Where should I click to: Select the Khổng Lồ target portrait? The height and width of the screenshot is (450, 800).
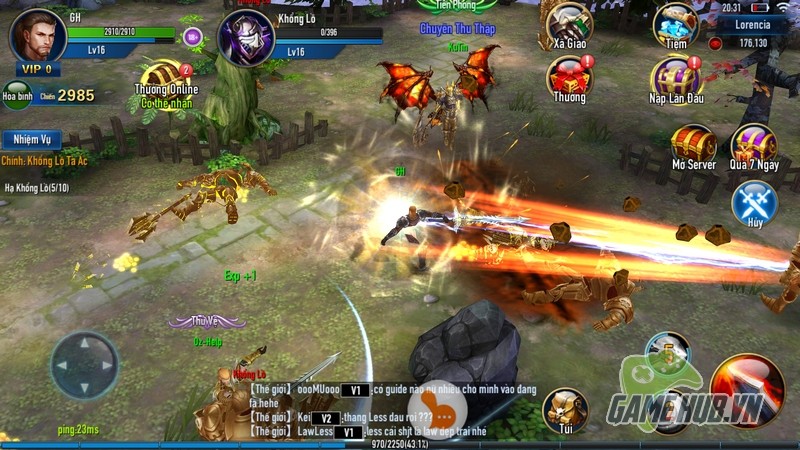click(x=245, y=39)
